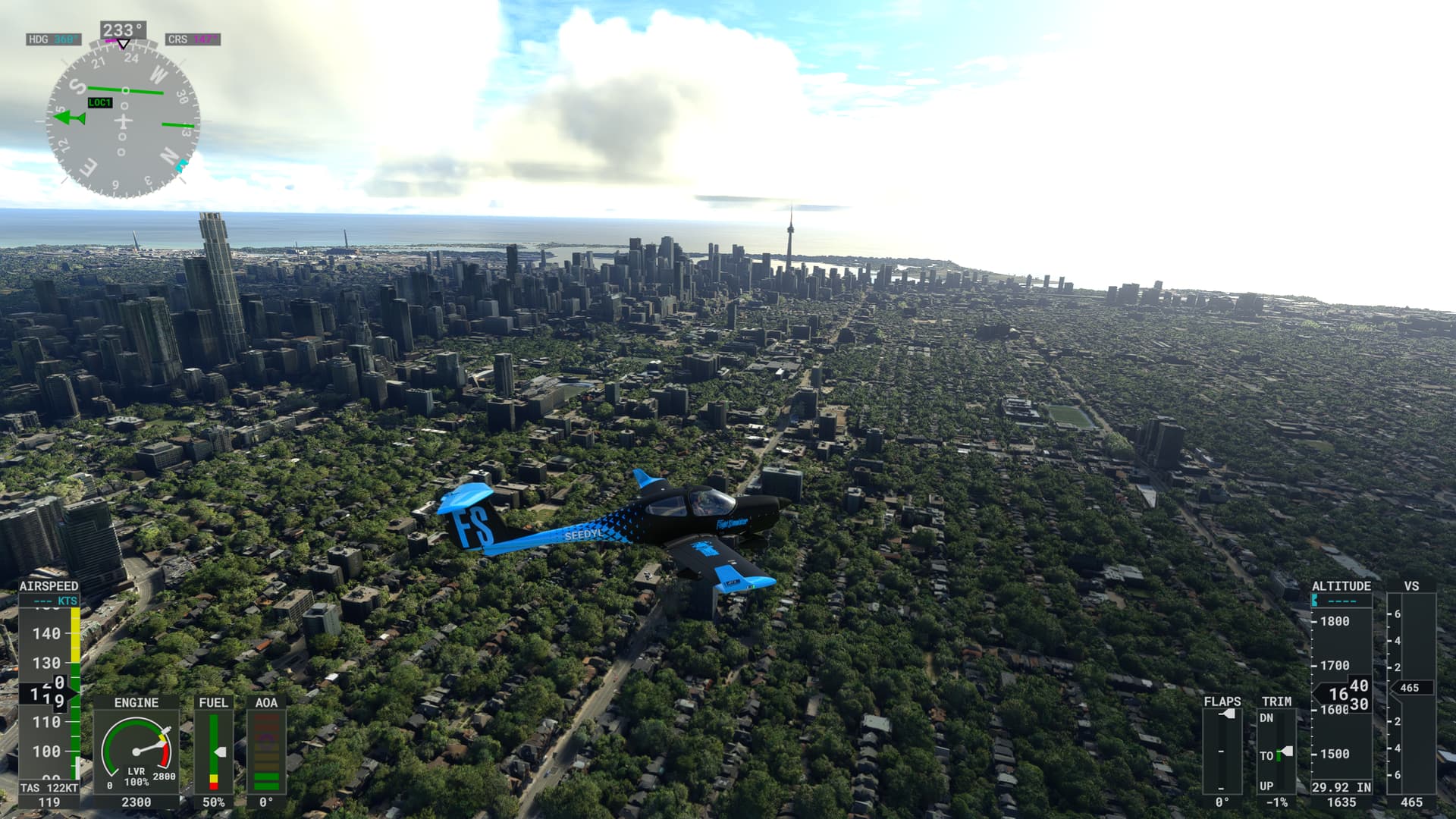Open the CRS 147 course selector

192,39
